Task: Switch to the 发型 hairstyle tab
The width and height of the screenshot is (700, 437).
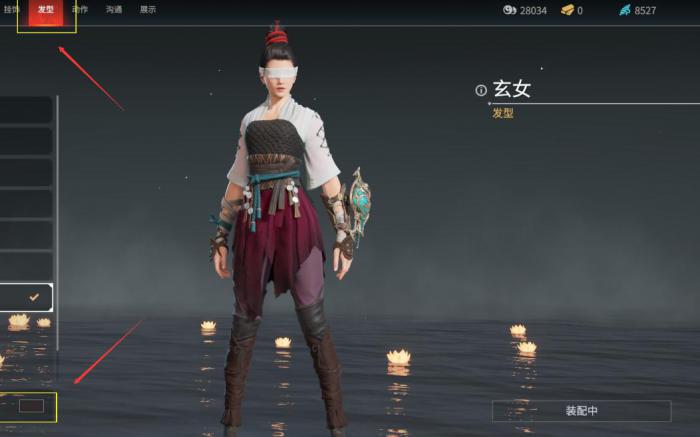Action: point(46,10)
